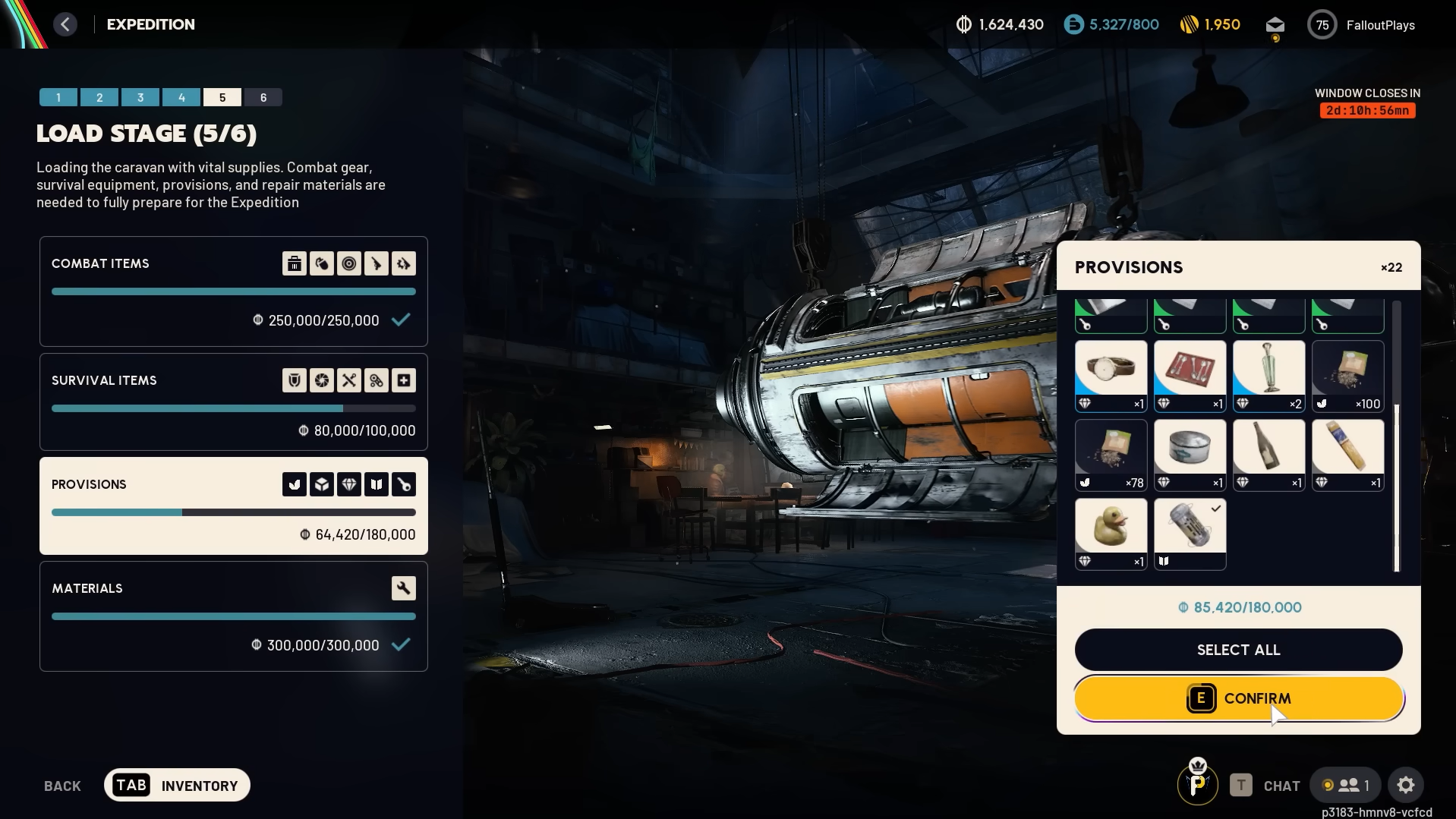Select the tin can item slot

pos(1190,455)
